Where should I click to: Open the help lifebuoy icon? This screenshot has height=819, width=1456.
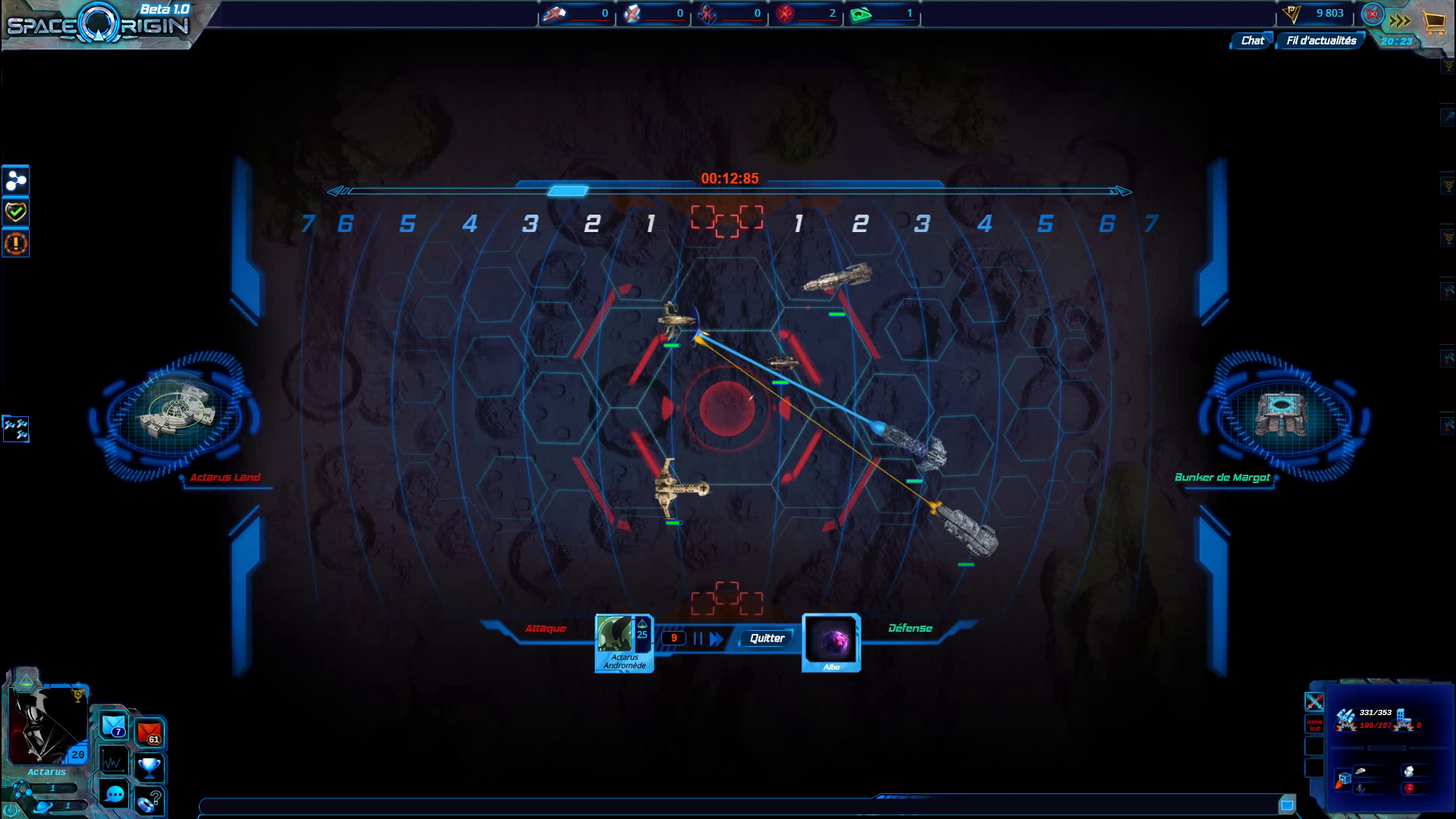coord(149,800)
